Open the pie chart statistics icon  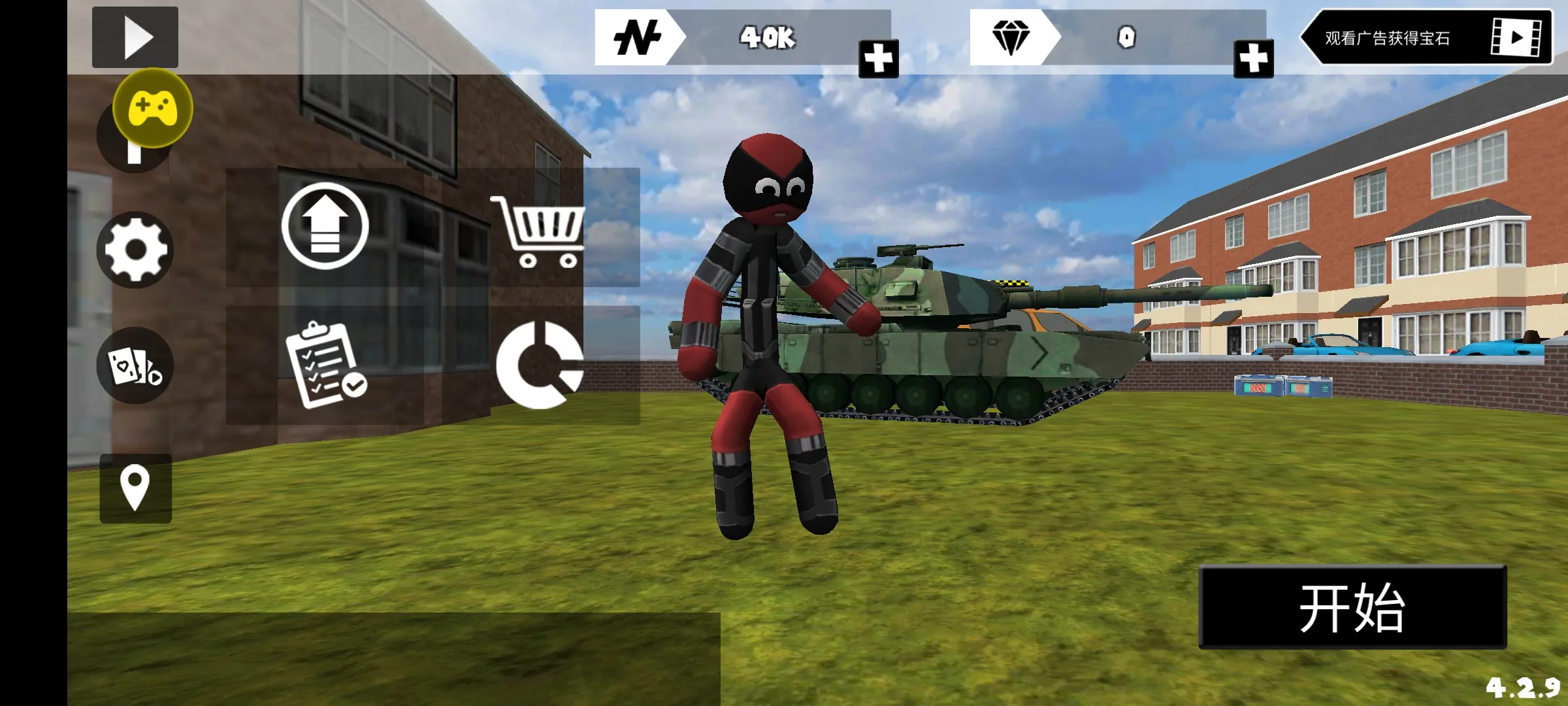(x=540, y=365)
